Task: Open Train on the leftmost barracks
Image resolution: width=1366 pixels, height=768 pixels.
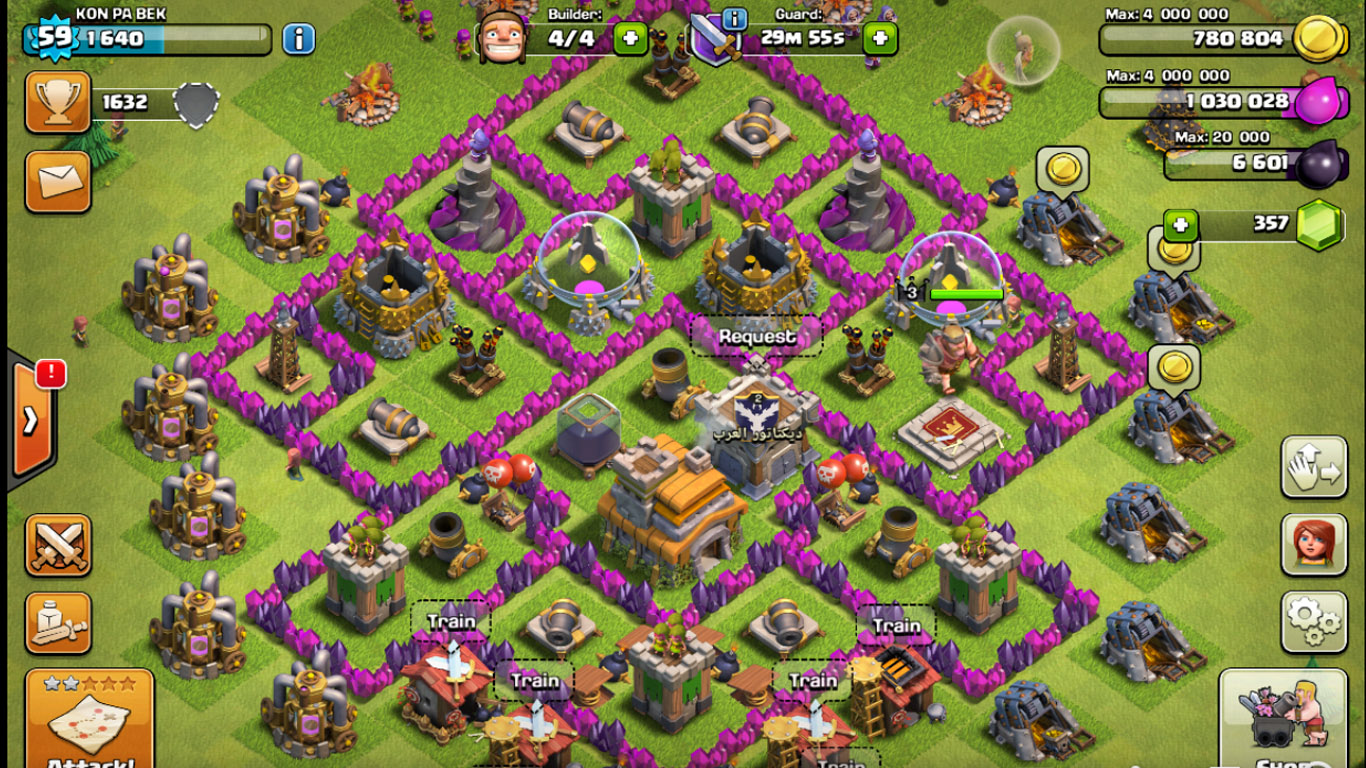Action: coord(450,621)
